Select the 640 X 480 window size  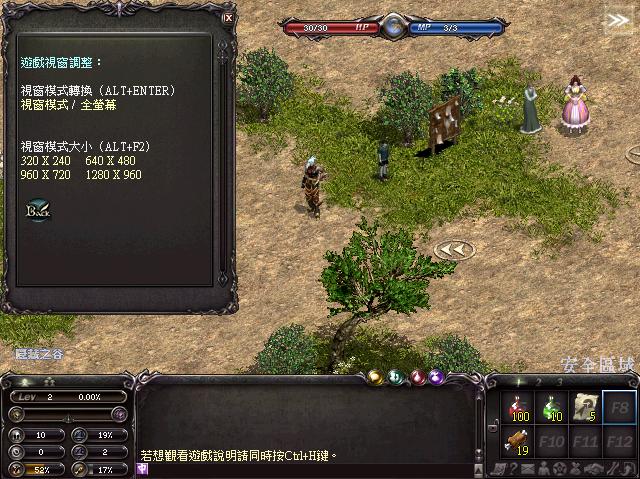110,161
